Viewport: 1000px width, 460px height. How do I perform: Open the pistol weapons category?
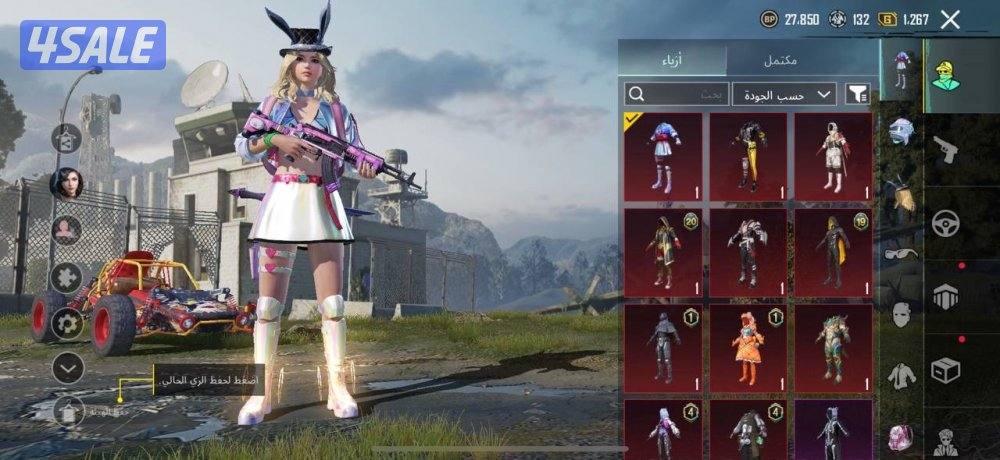click(944, 150)
